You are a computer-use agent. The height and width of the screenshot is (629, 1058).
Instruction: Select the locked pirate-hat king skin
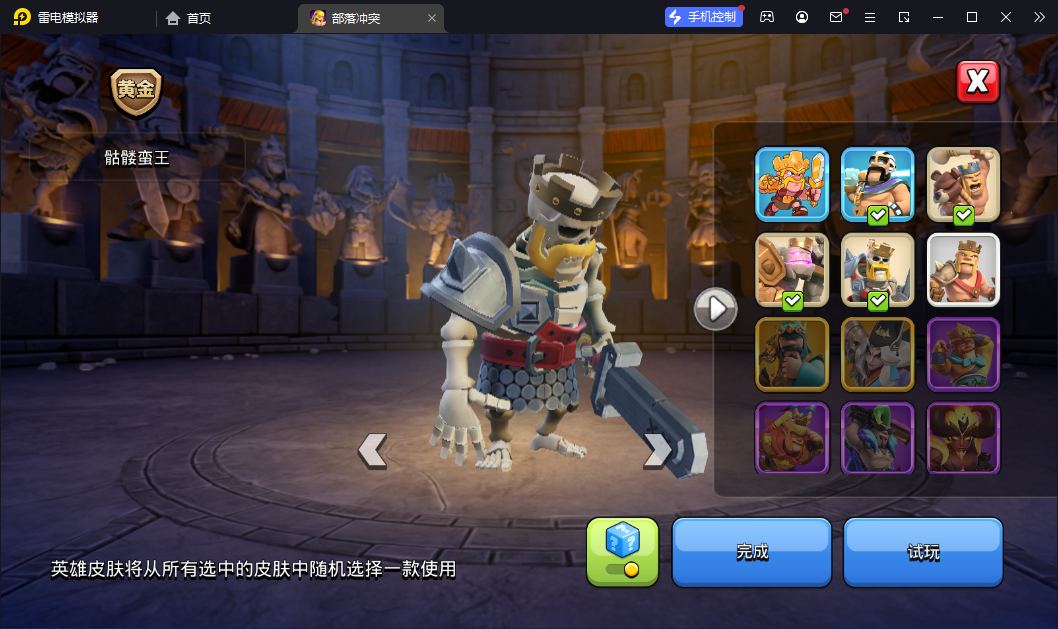(x=878, y=354)
